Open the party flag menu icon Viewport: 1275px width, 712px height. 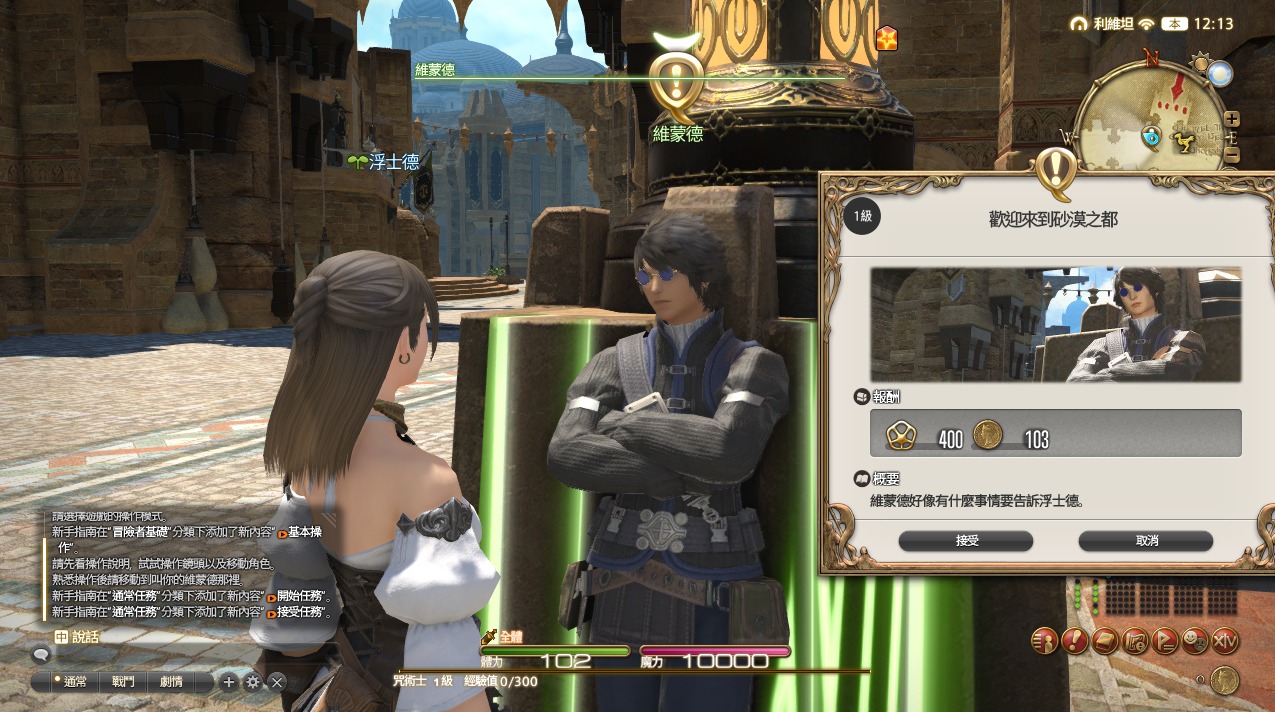pyautogui.click(x=1165, y=641)
